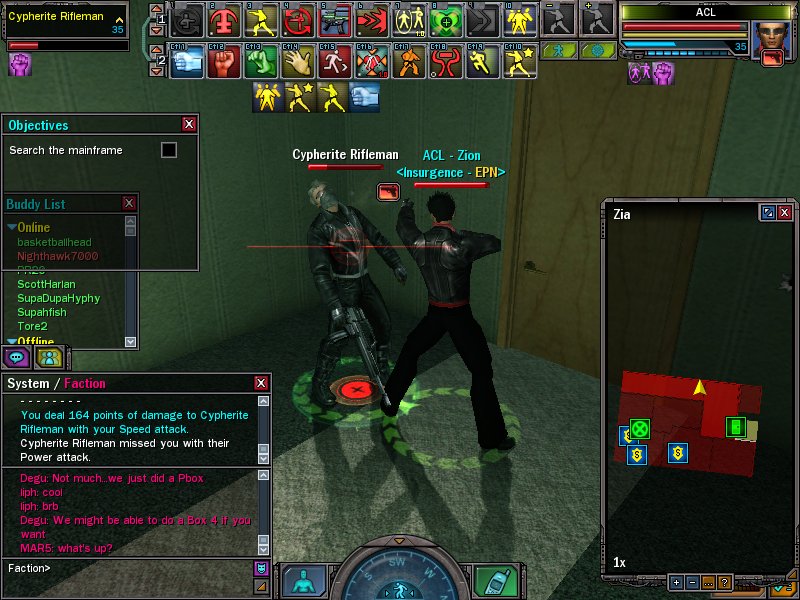Open the yellow buddy list button

(x=49, y=357)
